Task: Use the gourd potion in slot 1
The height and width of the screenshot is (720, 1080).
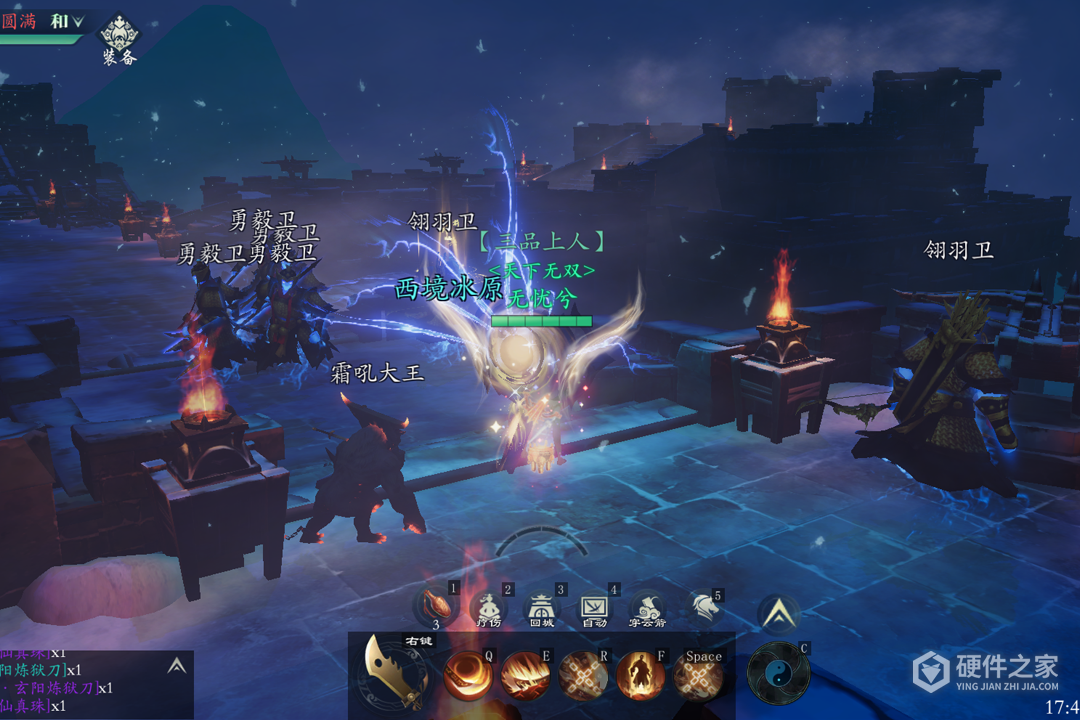Action: 436,604
